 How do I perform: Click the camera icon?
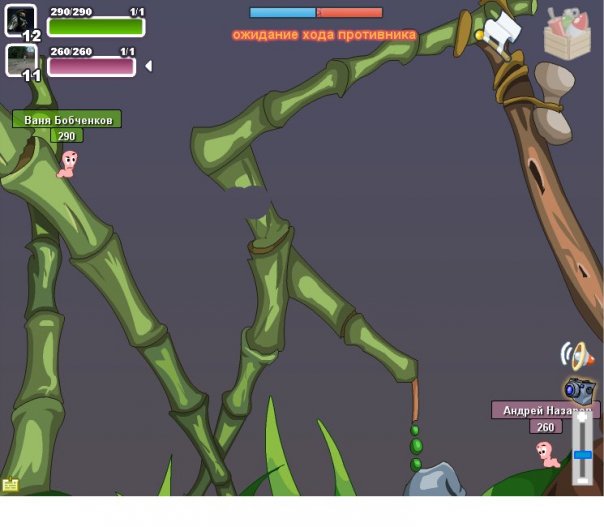click(x=579, y=389)
